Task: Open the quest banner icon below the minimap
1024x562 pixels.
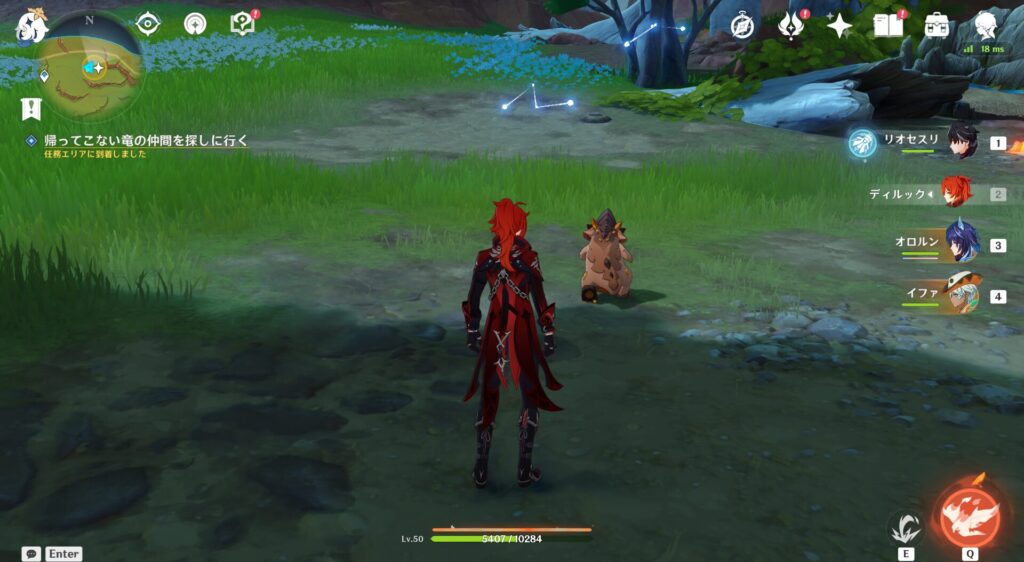Action: point(30,108)
